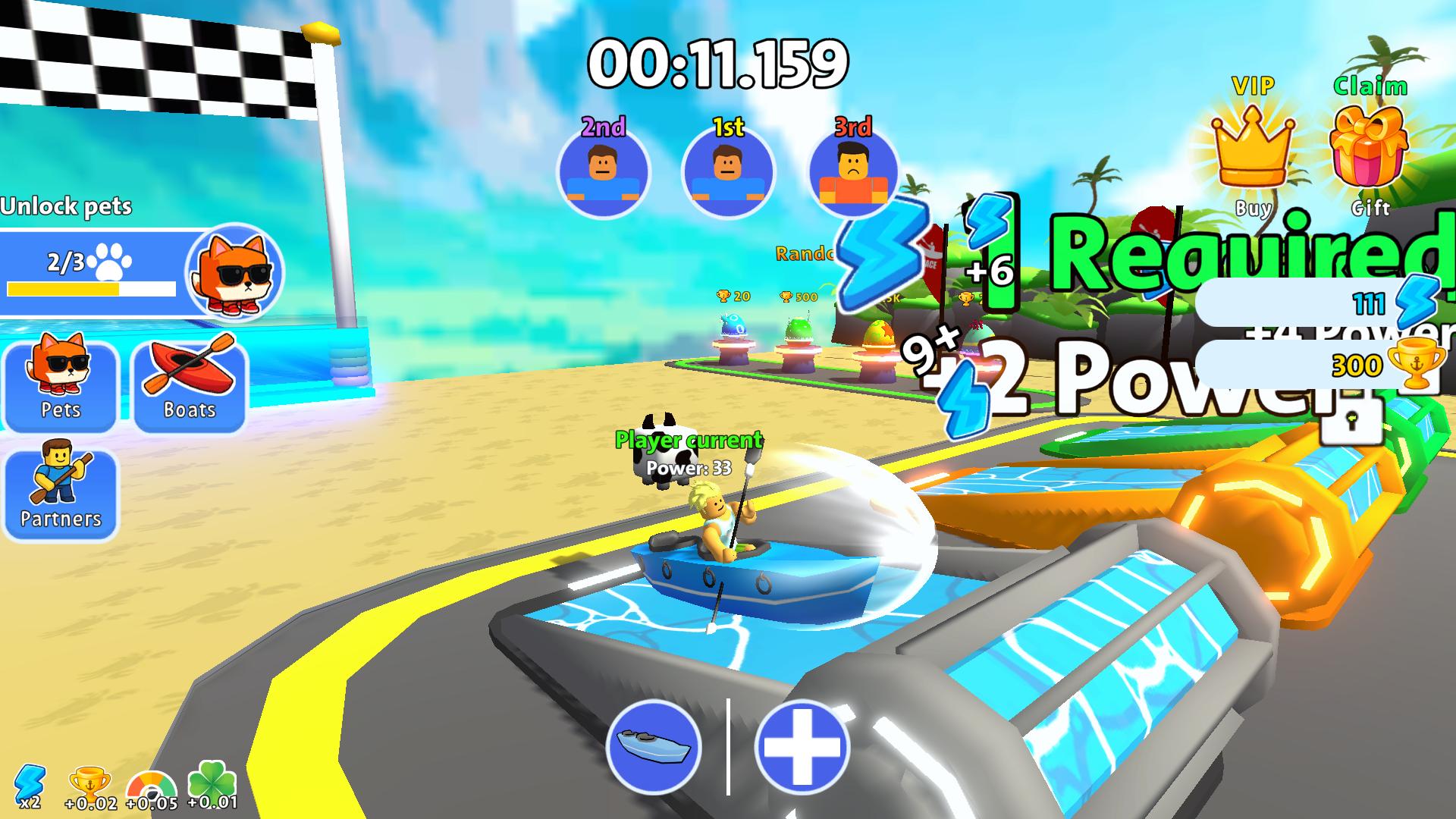Viewport: 1456px width, 819px height.
Task: Select the +0.02 trophy bonus icon
Action: click(x=89, y=781)
